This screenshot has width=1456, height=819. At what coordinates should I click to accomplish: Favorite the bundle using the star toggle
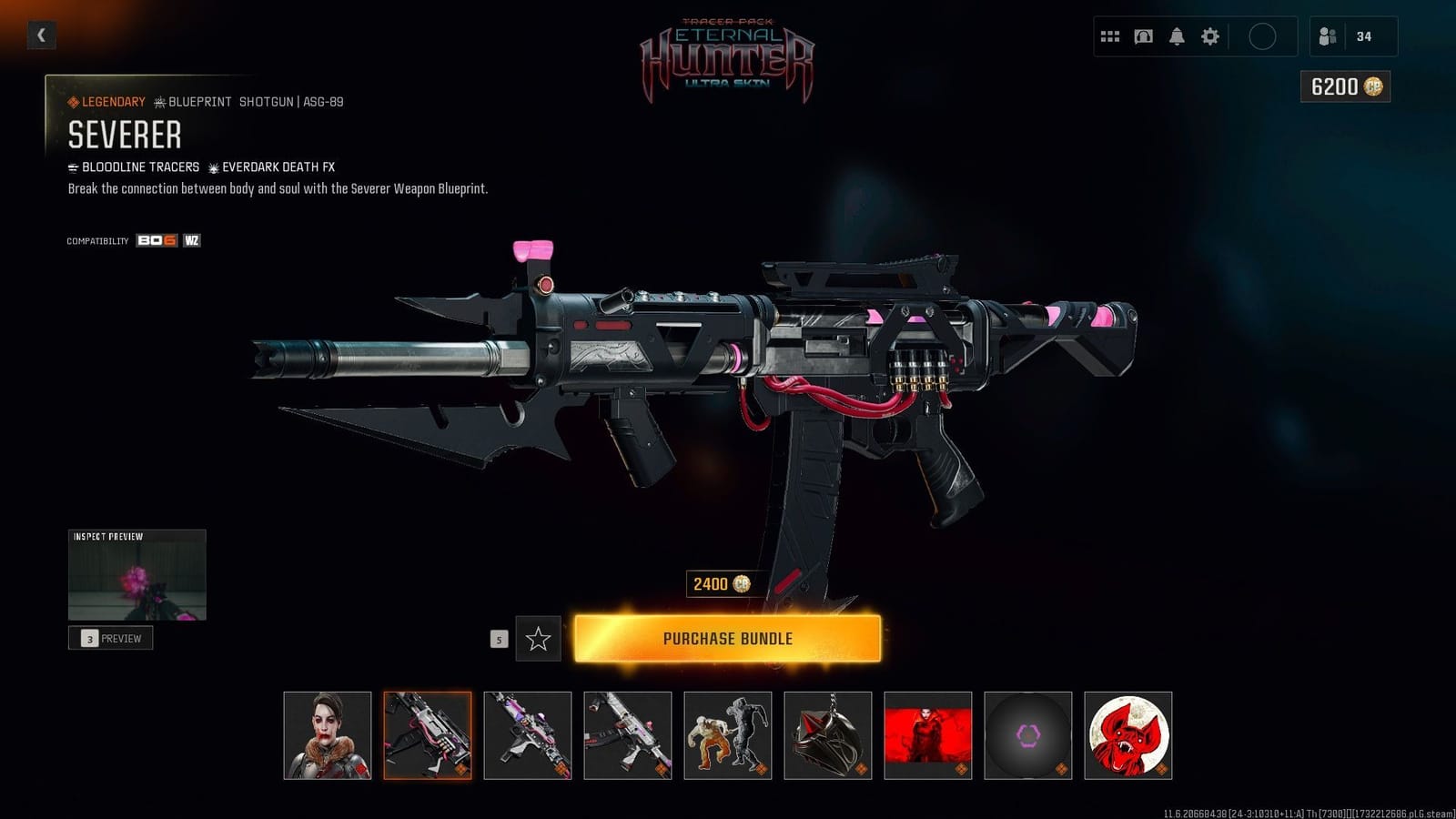click(x=539, y=639)
